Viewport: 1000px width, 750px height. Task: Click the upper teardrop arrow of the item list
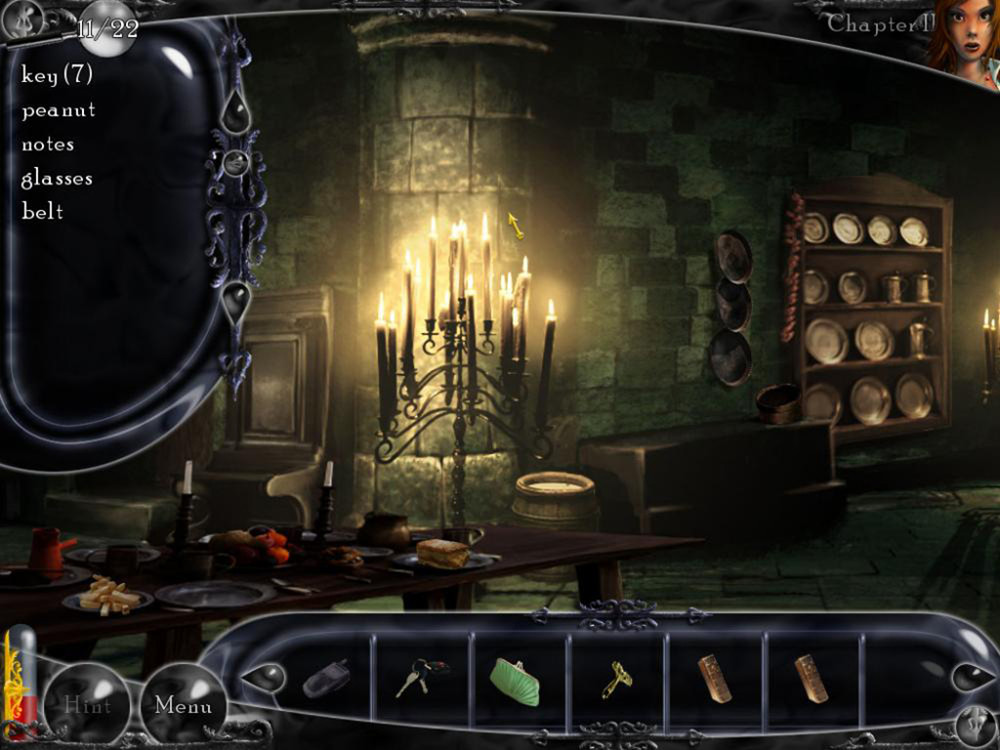click(x=235, y=110)
